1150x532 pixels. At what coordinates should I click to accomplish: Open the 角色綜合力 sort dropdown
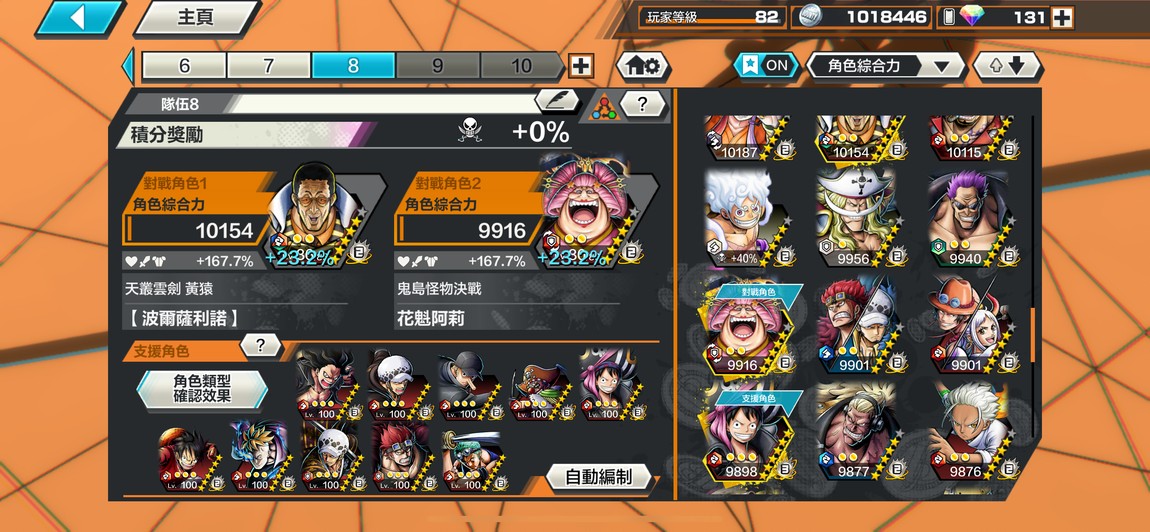[x=886, y=66]
